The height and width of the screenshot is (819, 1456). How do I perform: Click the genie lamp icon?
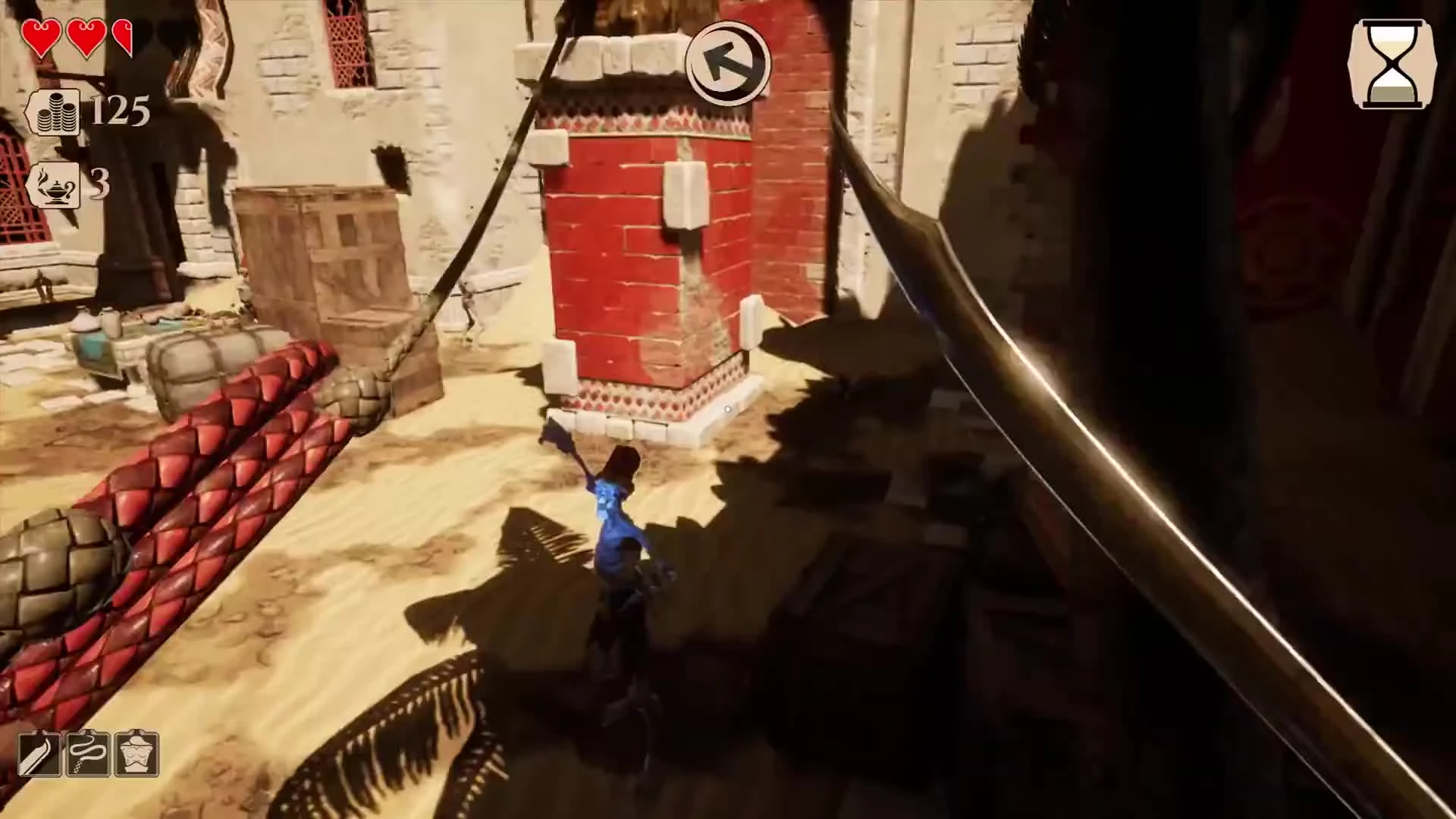[x=55, y=186]
